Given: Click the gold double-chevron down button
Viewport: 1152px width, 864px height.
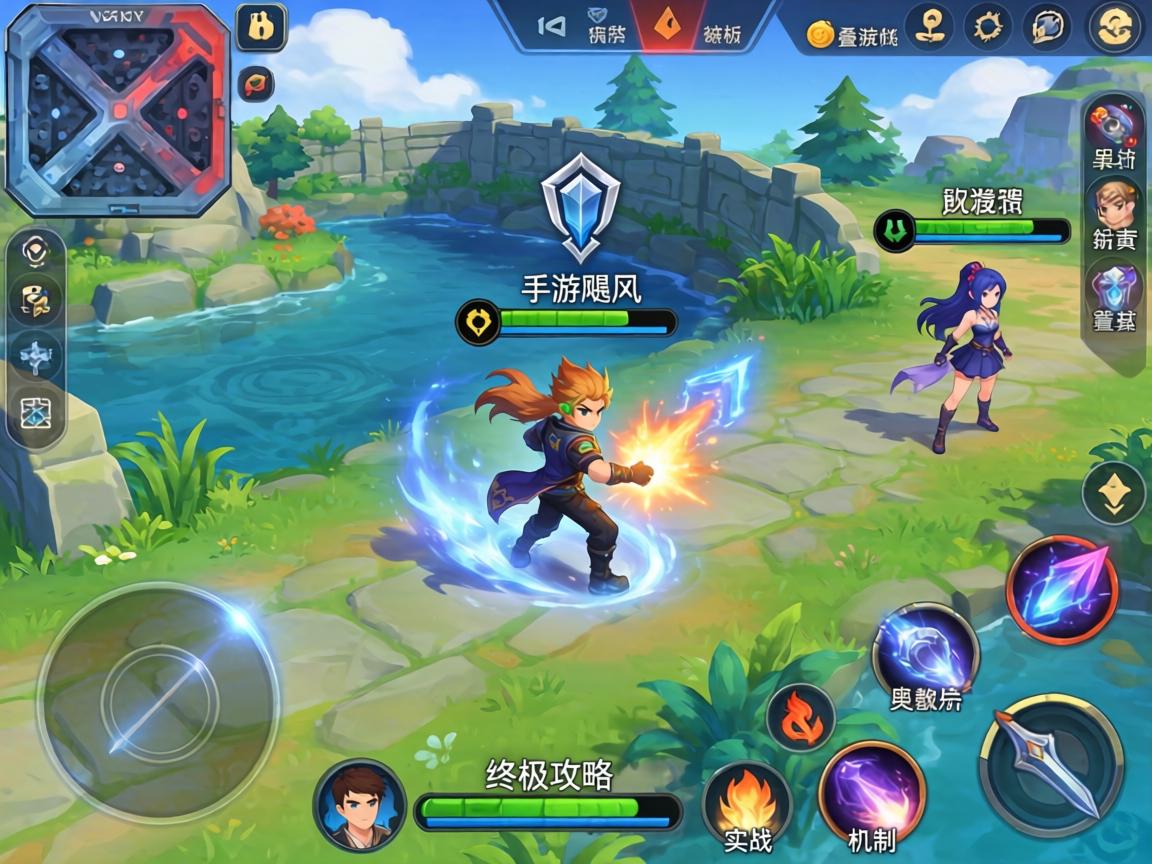Looking at the screenshot, I should (1114, 492).
